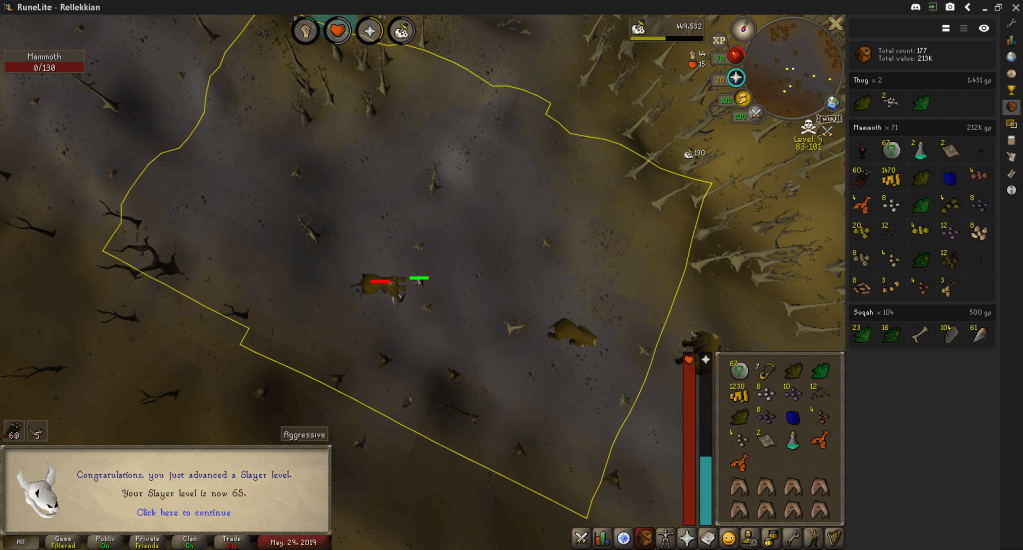Open the Combat Options tab
The height and width of the screenshot is (550, 1023).
point(580,538)
